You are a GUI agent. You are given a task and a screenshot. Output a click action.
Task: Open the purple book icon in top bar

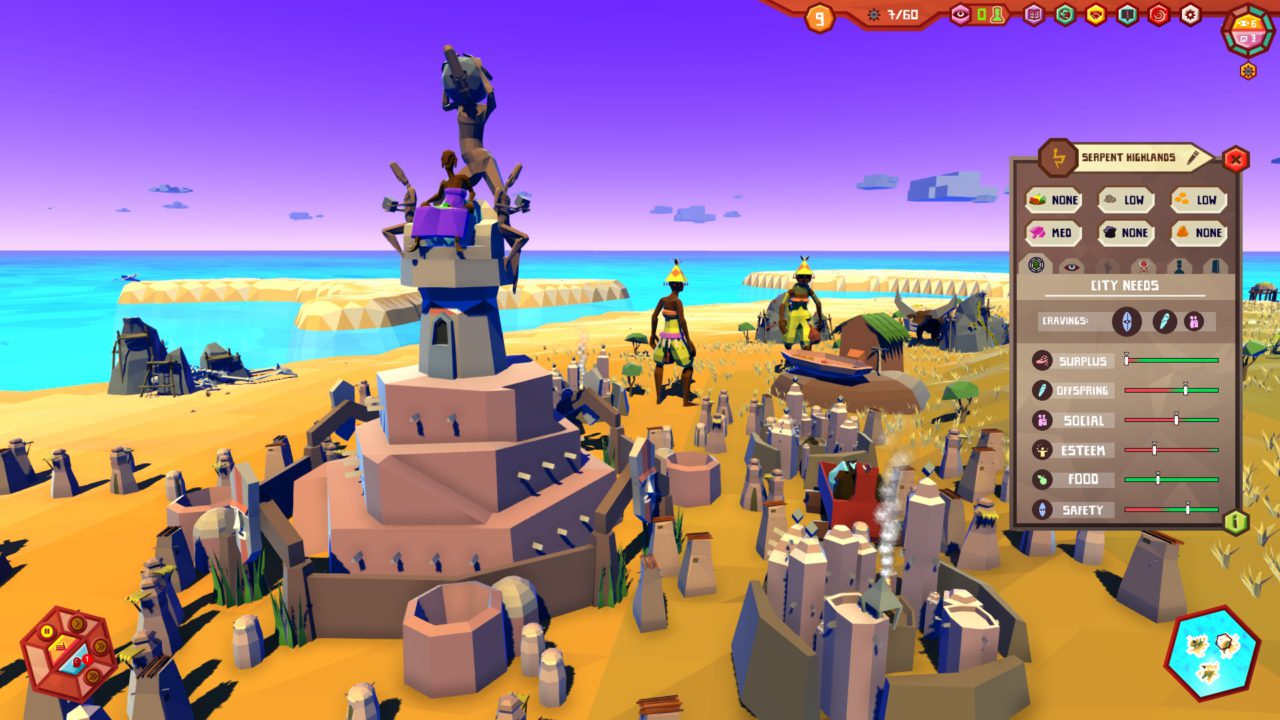click(1034, 15)
